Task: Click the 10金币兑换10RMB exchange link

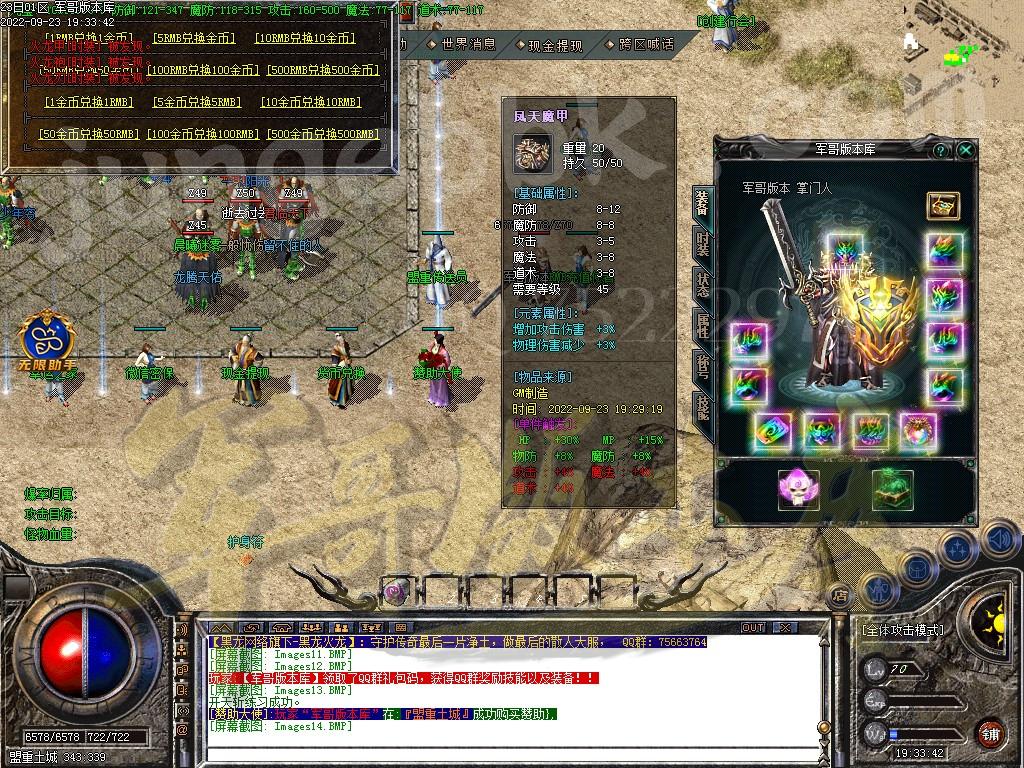Action: 308,102
